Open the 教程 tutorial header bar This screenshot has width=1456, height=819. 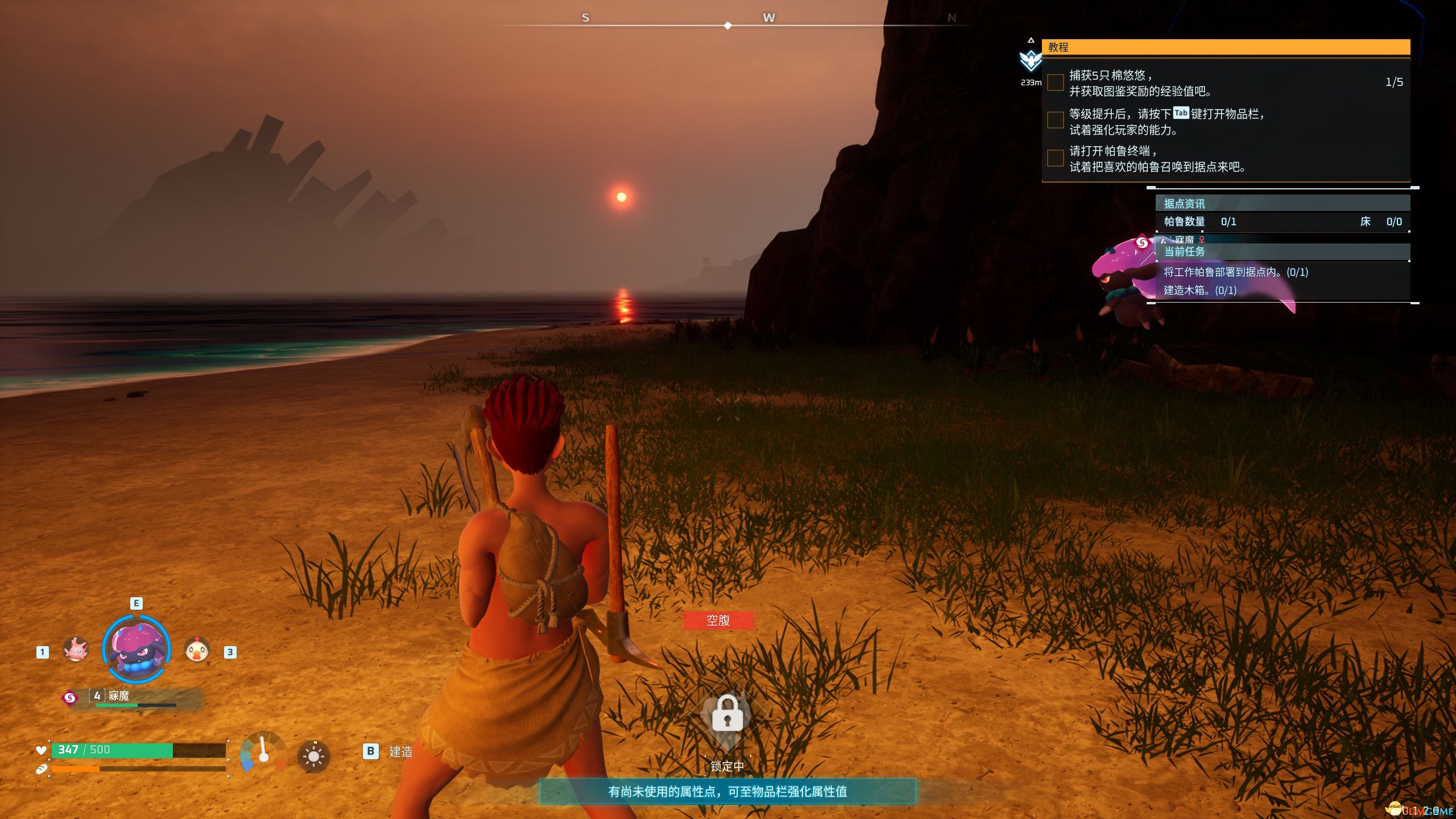pos(1225,47)
